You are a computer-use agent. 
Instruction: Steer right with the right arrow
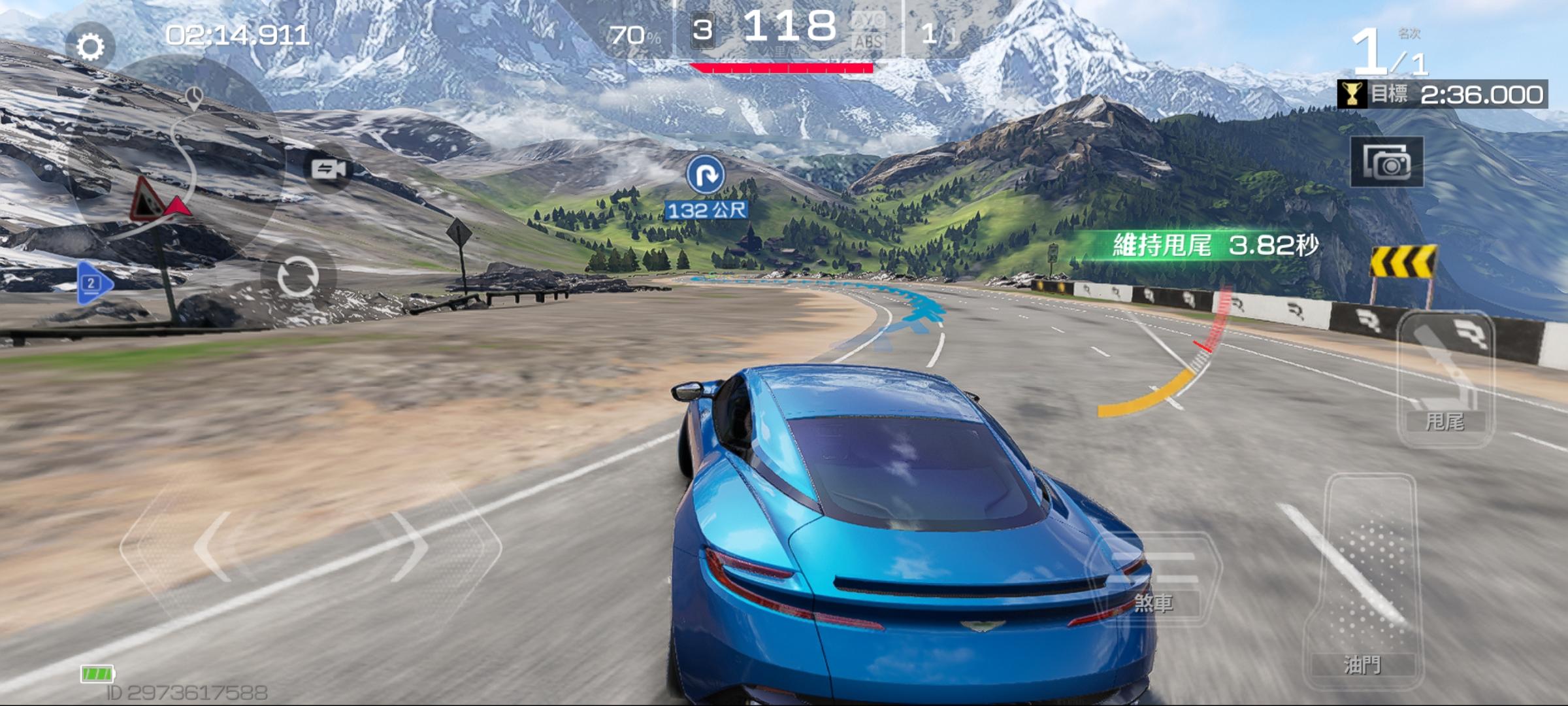[410, 546]
